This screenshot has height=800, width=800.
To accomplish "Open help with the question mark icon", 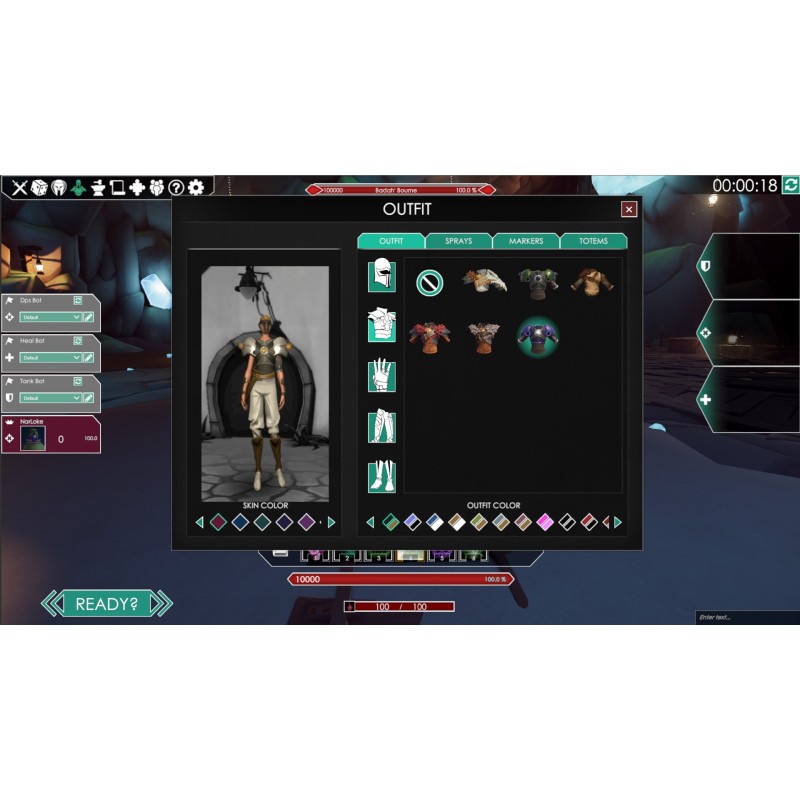I will point(176,187).
